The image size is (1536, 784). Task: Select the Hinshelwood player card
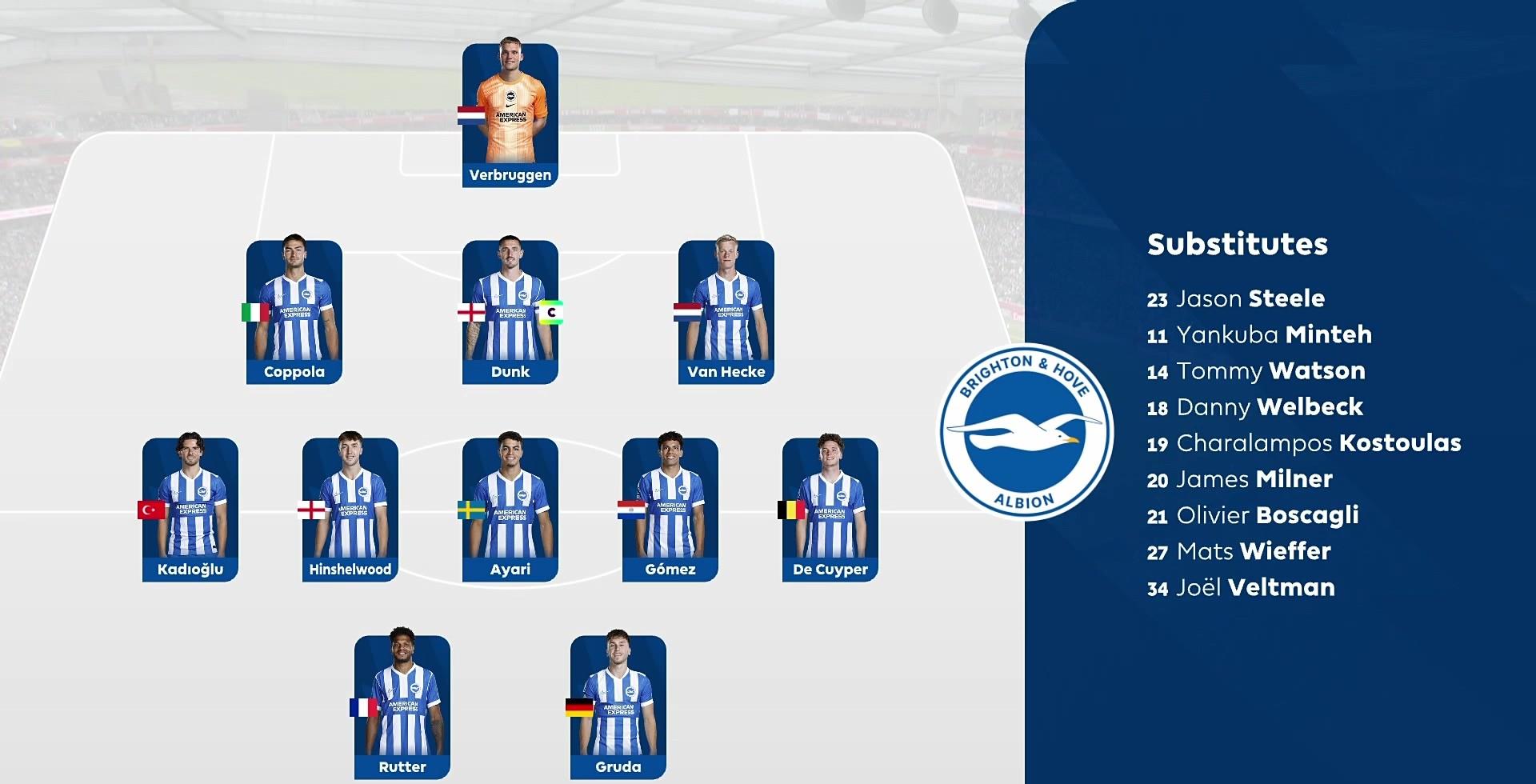coord(350,510)
